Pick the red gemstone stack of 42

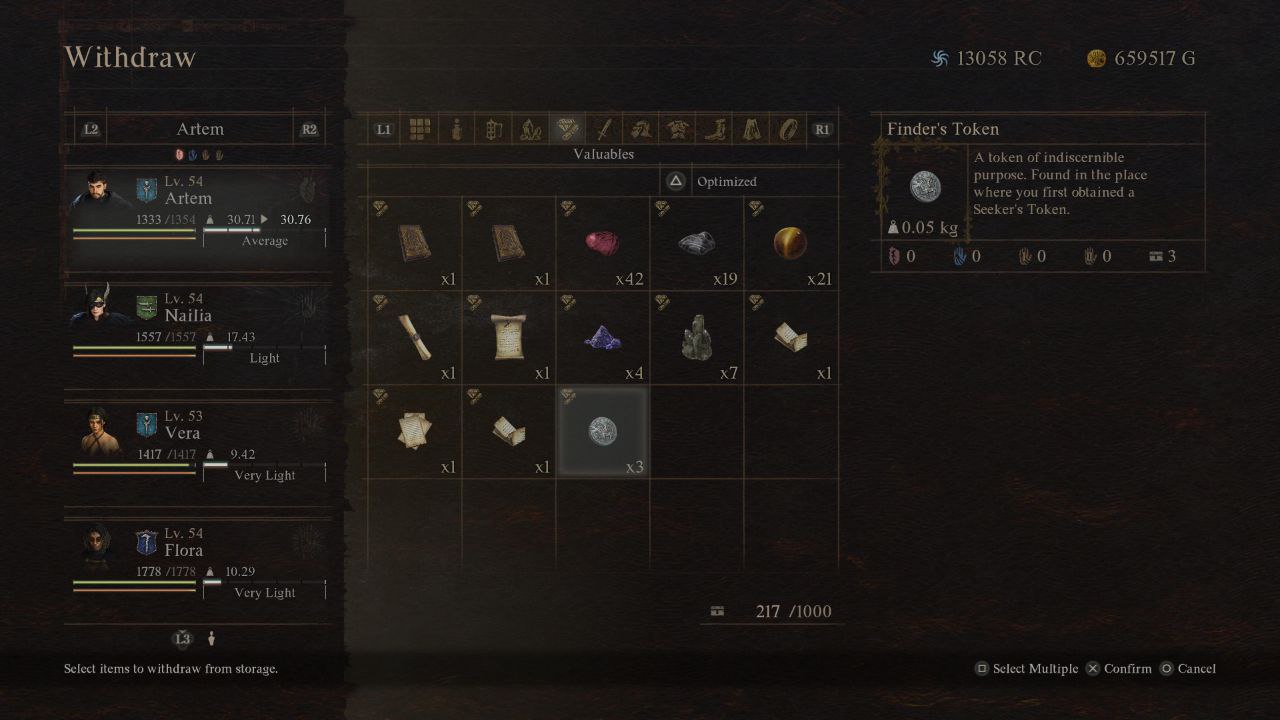[602, 243]
